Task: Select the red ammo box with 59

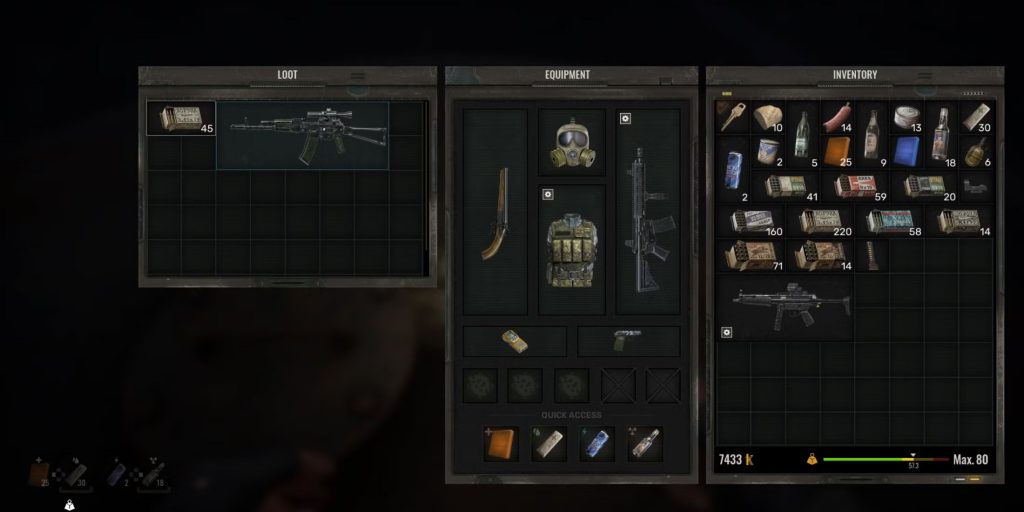Action: coord(854,186)
